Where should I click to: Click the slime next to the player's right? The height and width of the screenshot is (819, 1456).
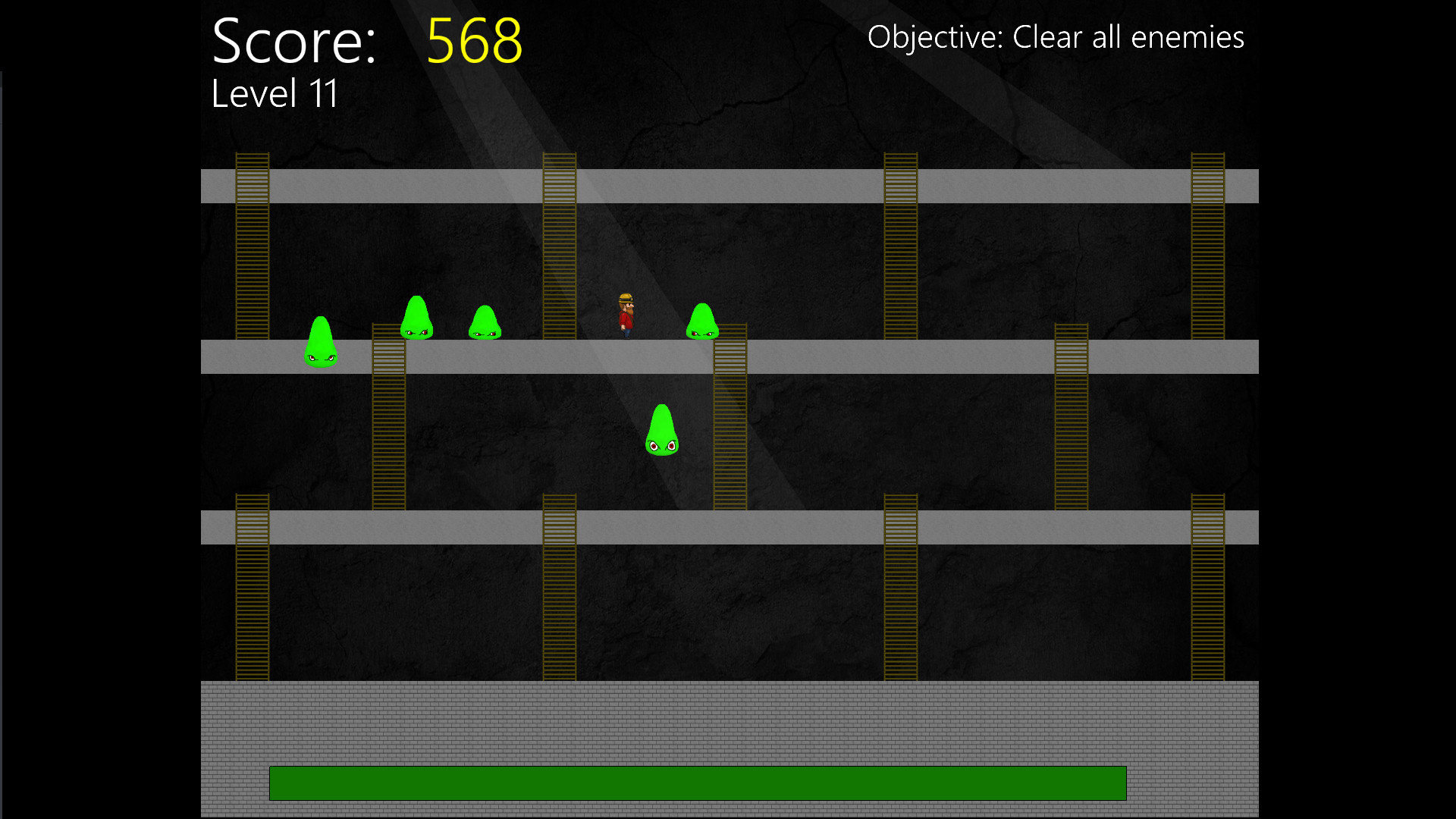[702, 321]
